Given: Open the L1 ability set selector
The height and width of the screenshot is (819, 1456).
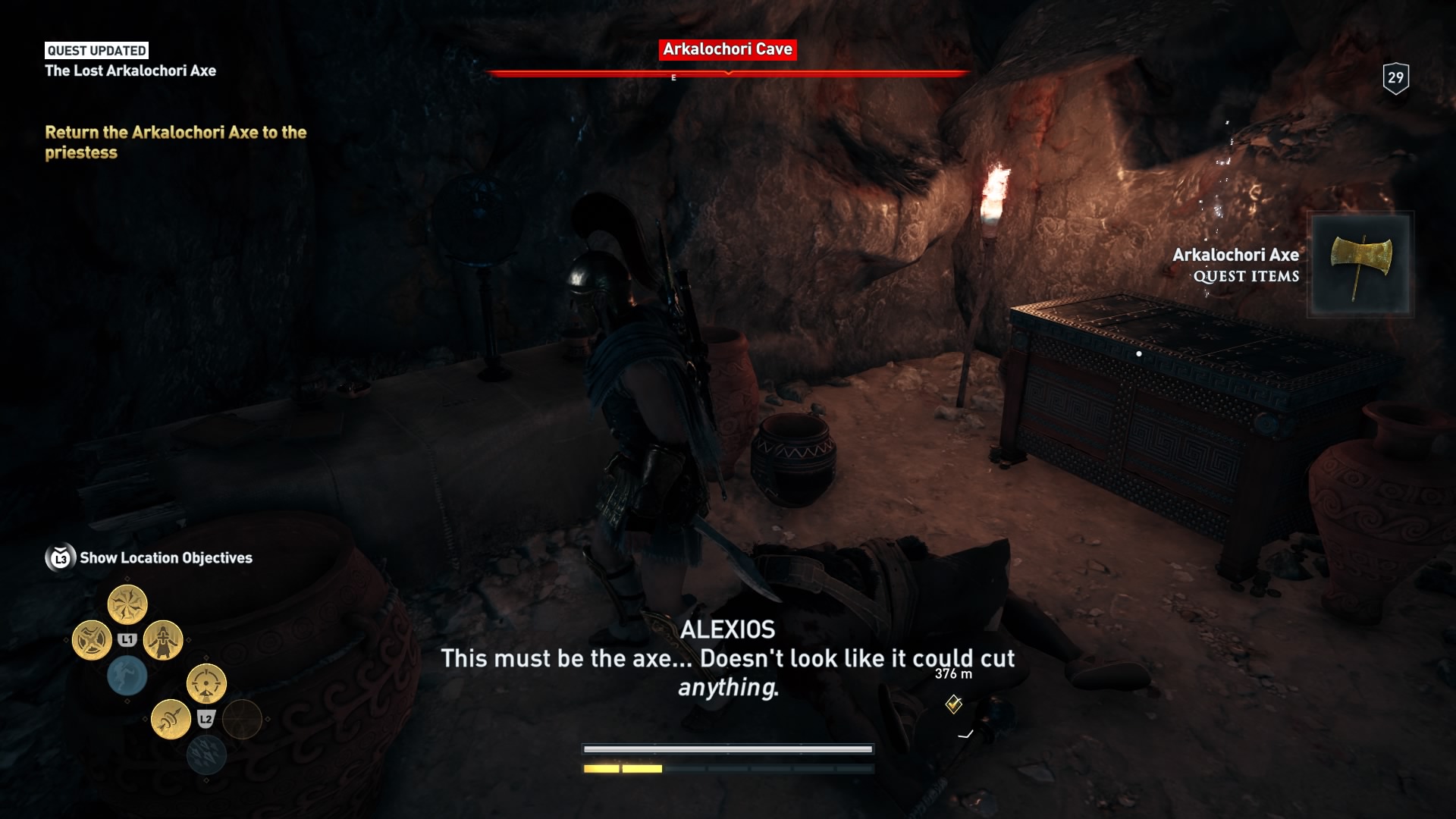Looking at the screenshot, I should coord(127,639).
